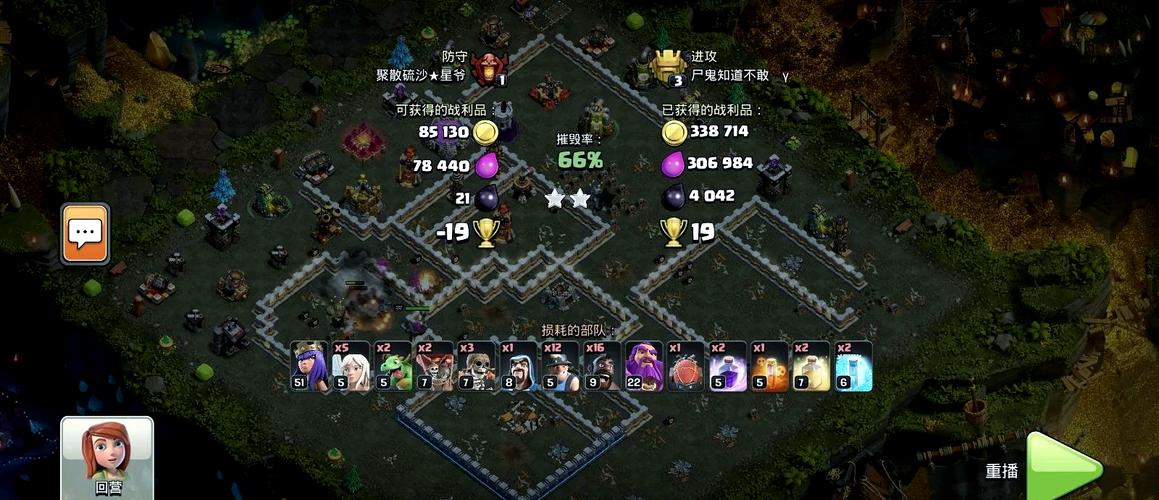Choose the Miner troop card
The image size is (1159, 500).
[560, 366]
